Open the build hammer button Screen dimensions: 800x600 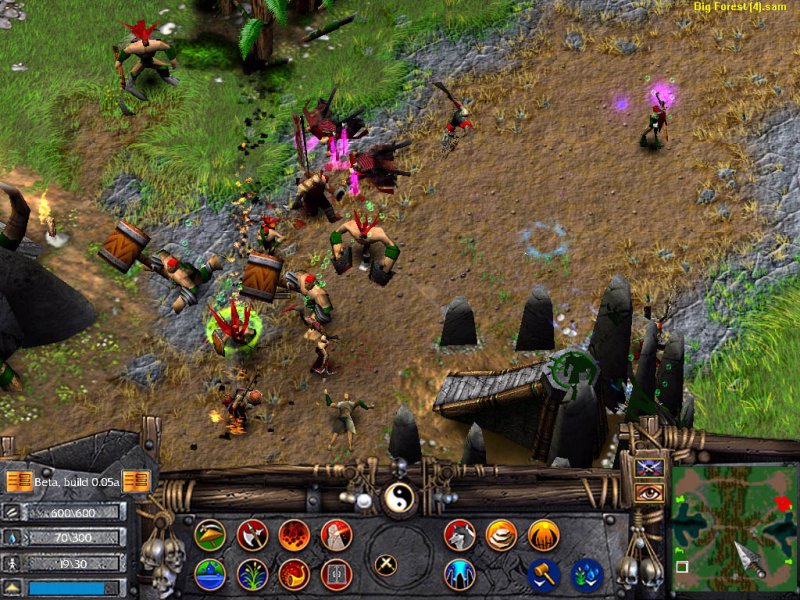point(544,574)
